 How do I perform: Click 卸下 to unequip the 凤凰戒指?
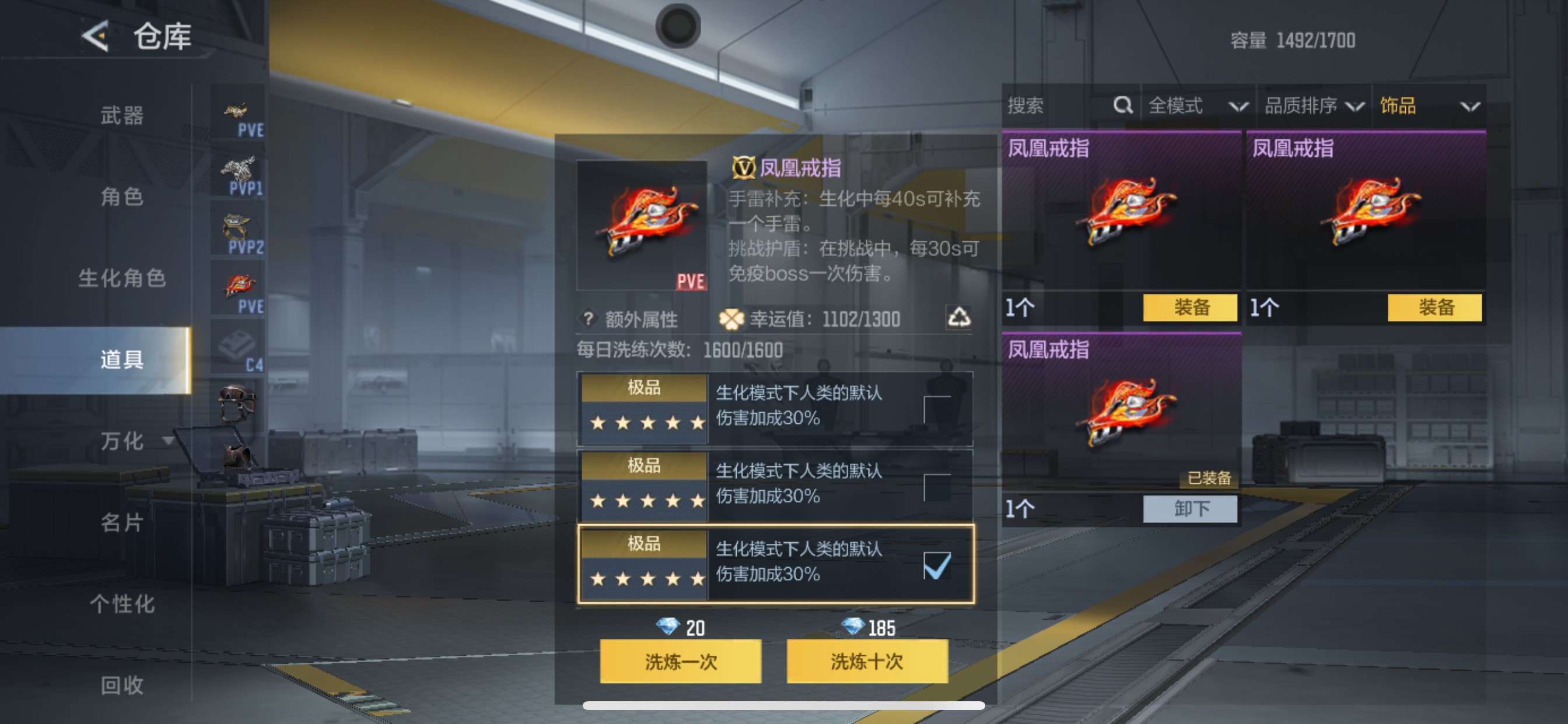coord(1190,509)
